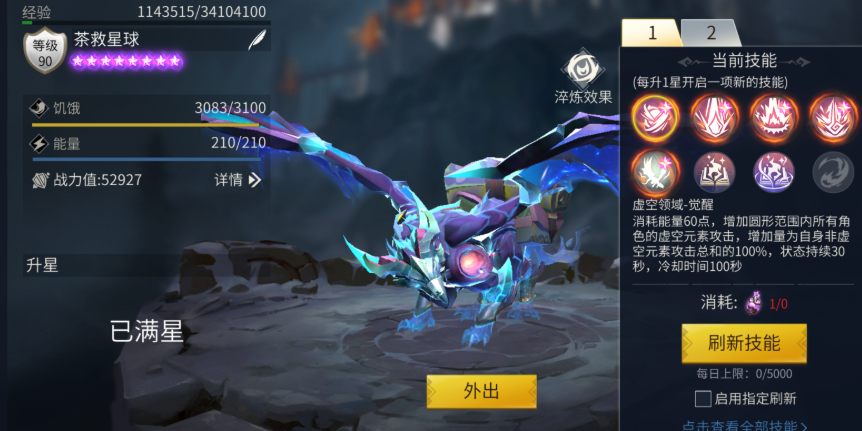
Task: Switch to skill set tab 2
Action: (712, 33)
